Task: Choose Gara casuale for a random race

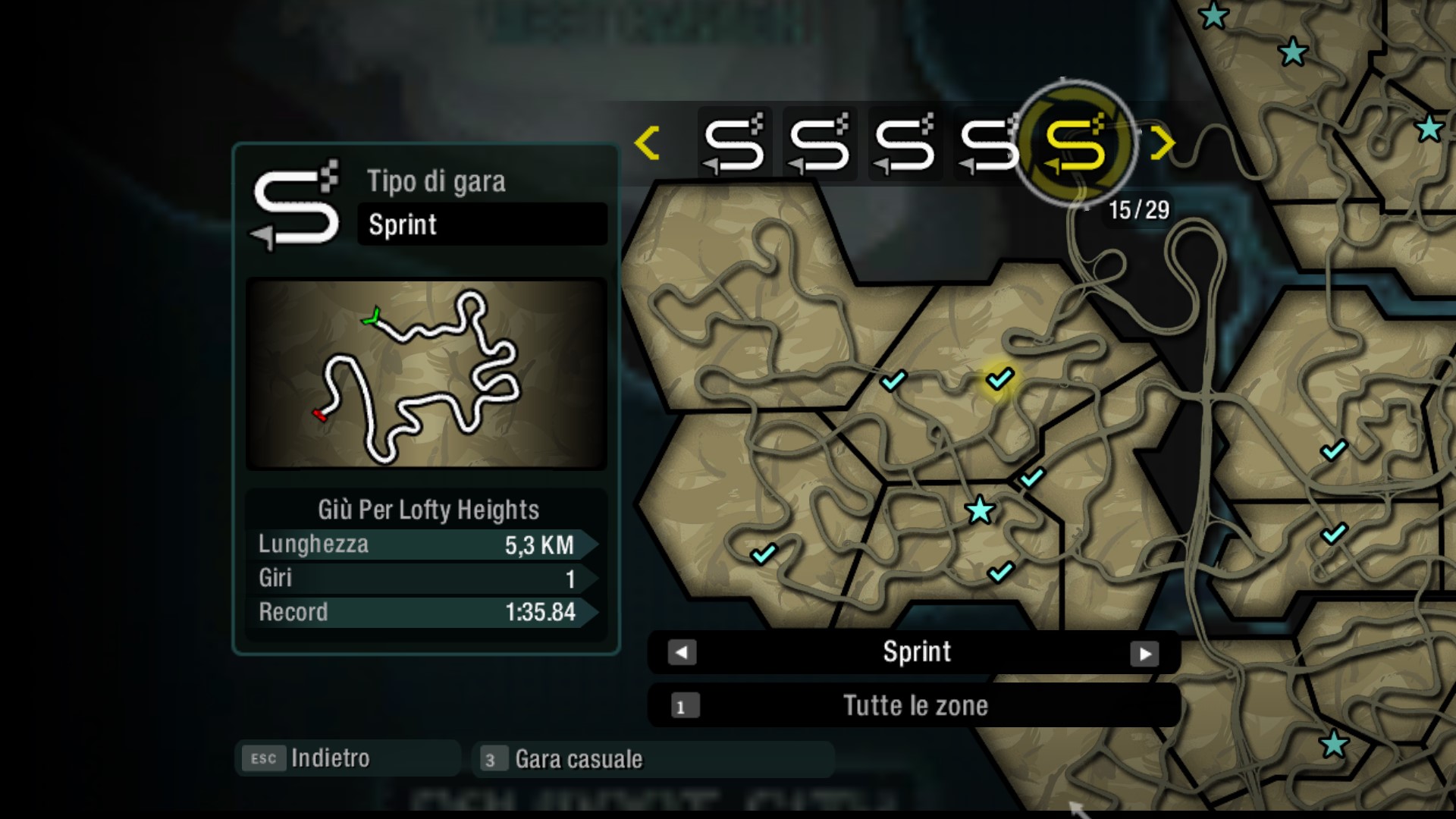Action: click(652, 759)
